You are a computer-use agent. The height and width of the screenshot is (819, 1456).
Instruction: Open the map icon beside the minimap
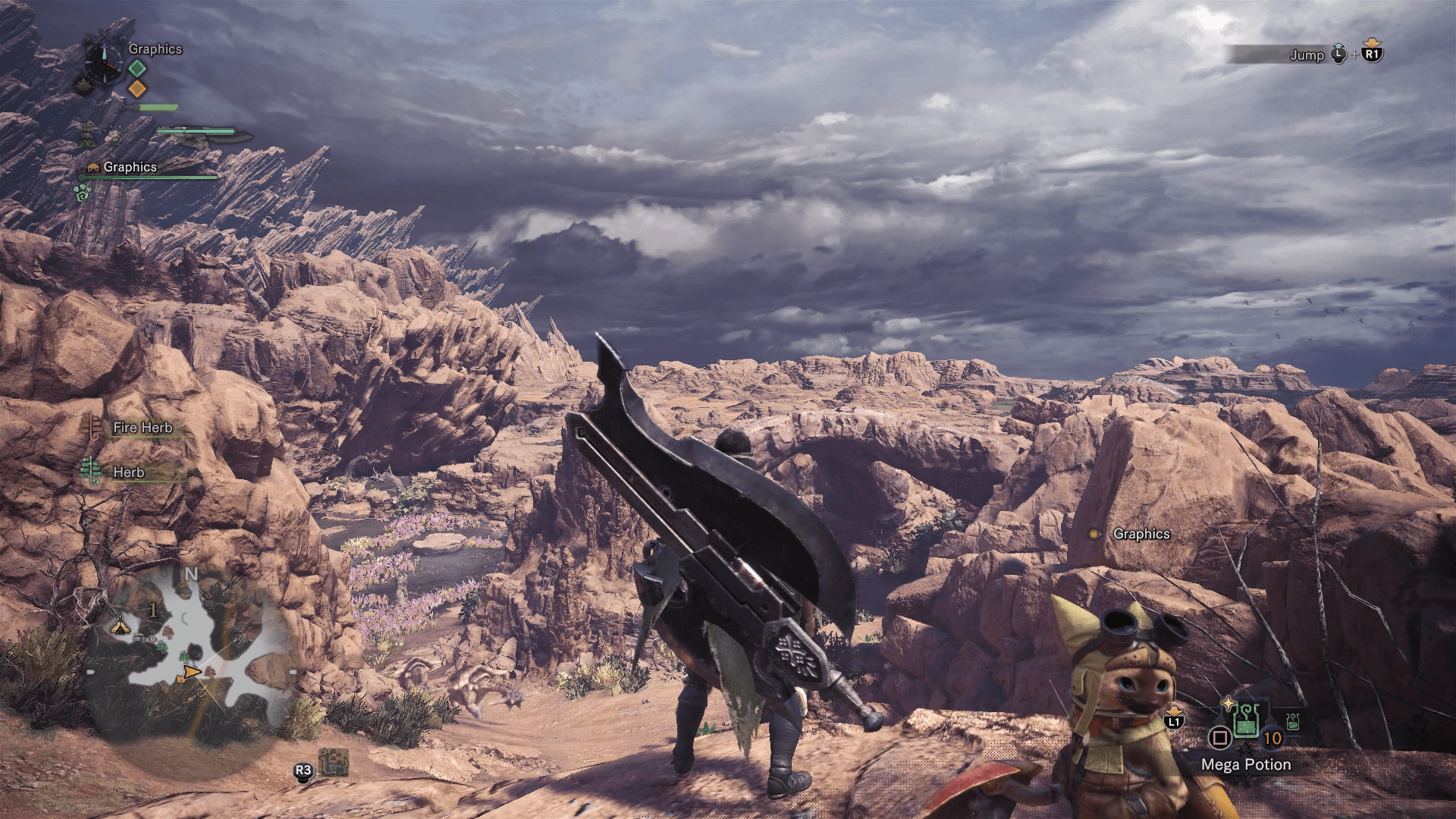[x=334, y=762]
